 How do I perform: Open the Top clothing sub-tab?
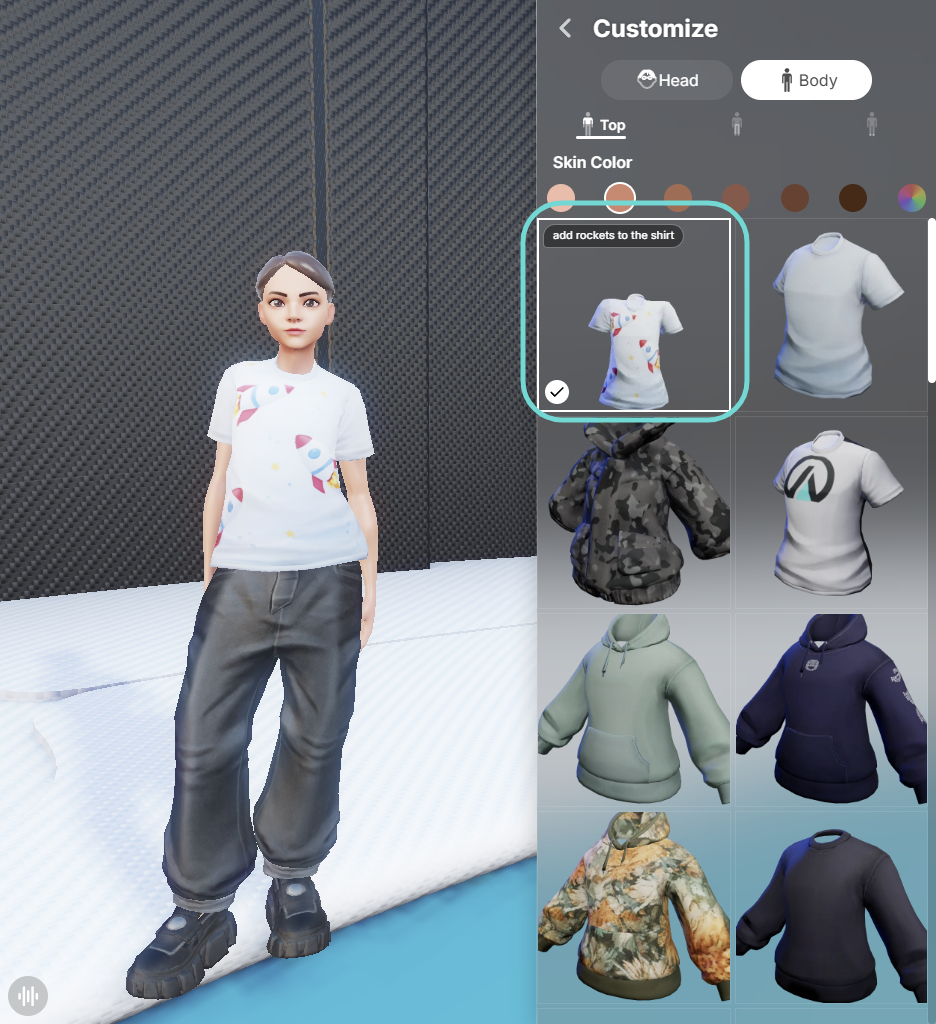602,126
